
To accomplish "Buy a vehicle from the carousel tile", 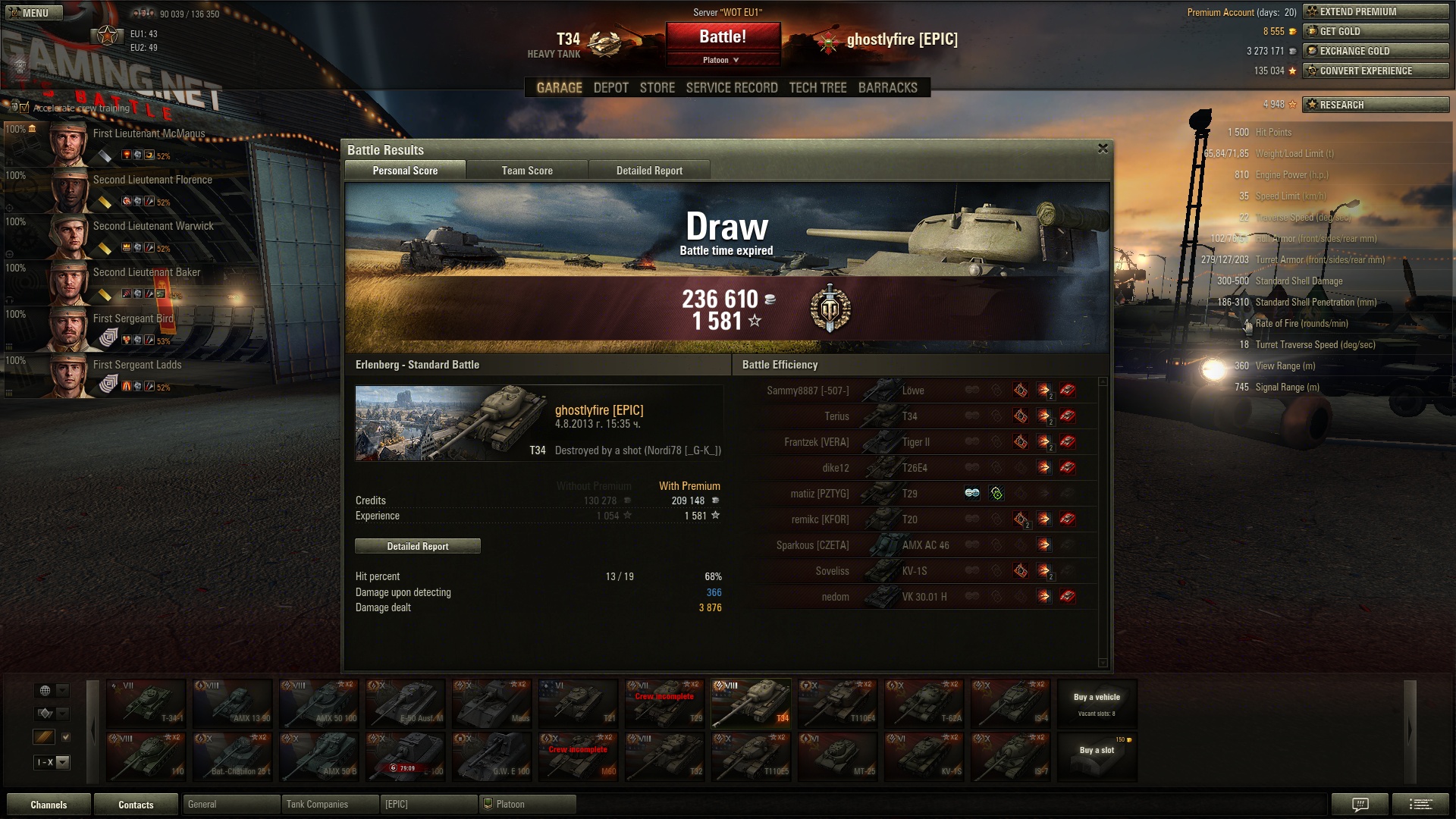I will 1097,704.
